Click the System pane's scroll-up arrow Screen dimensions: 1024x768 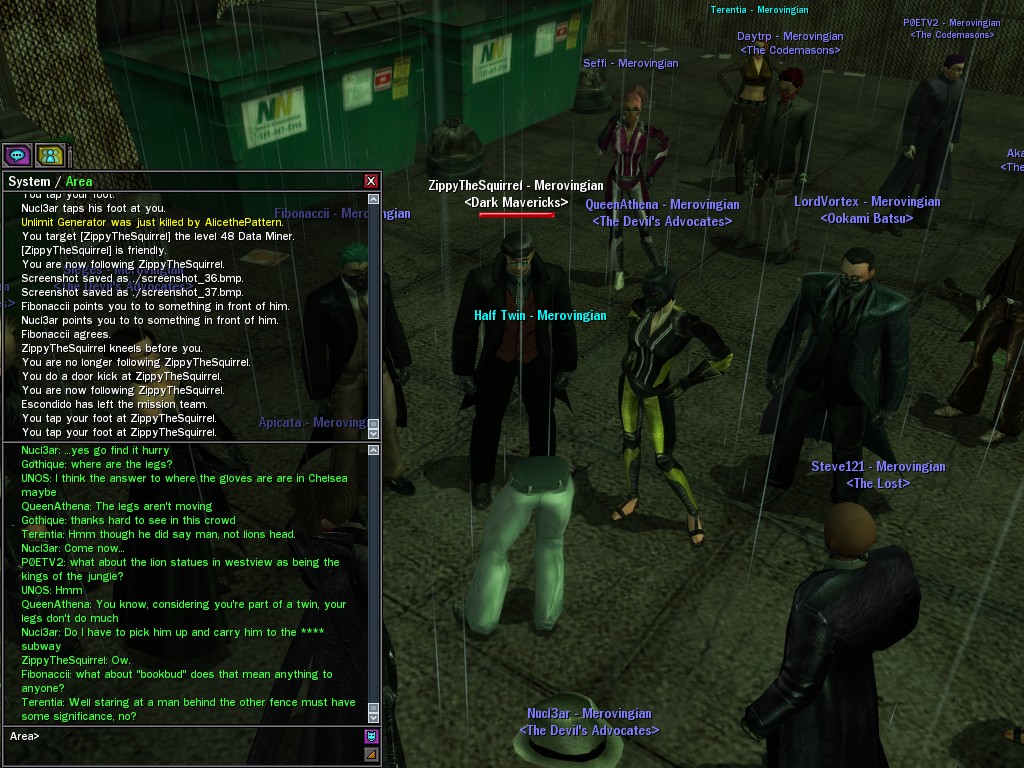pos(374,197)
